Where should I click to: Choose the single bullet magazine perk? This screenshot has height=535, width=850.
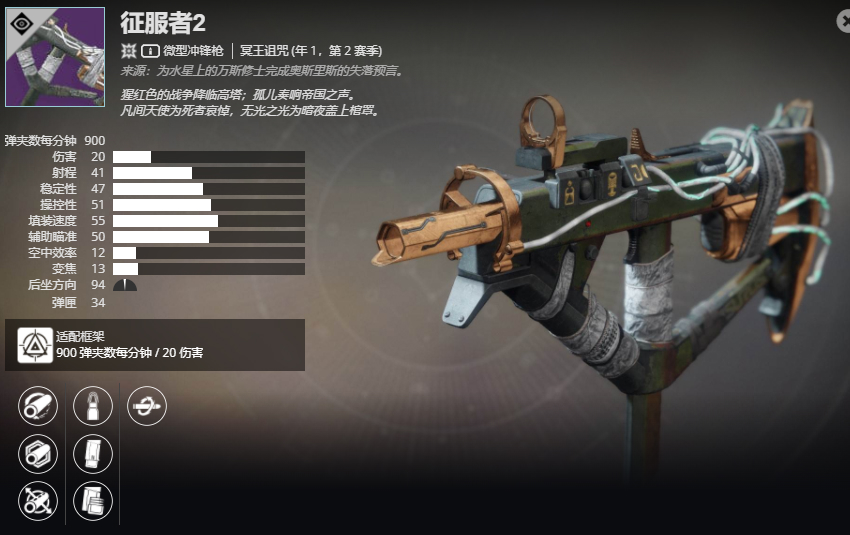tap(93, 406)
